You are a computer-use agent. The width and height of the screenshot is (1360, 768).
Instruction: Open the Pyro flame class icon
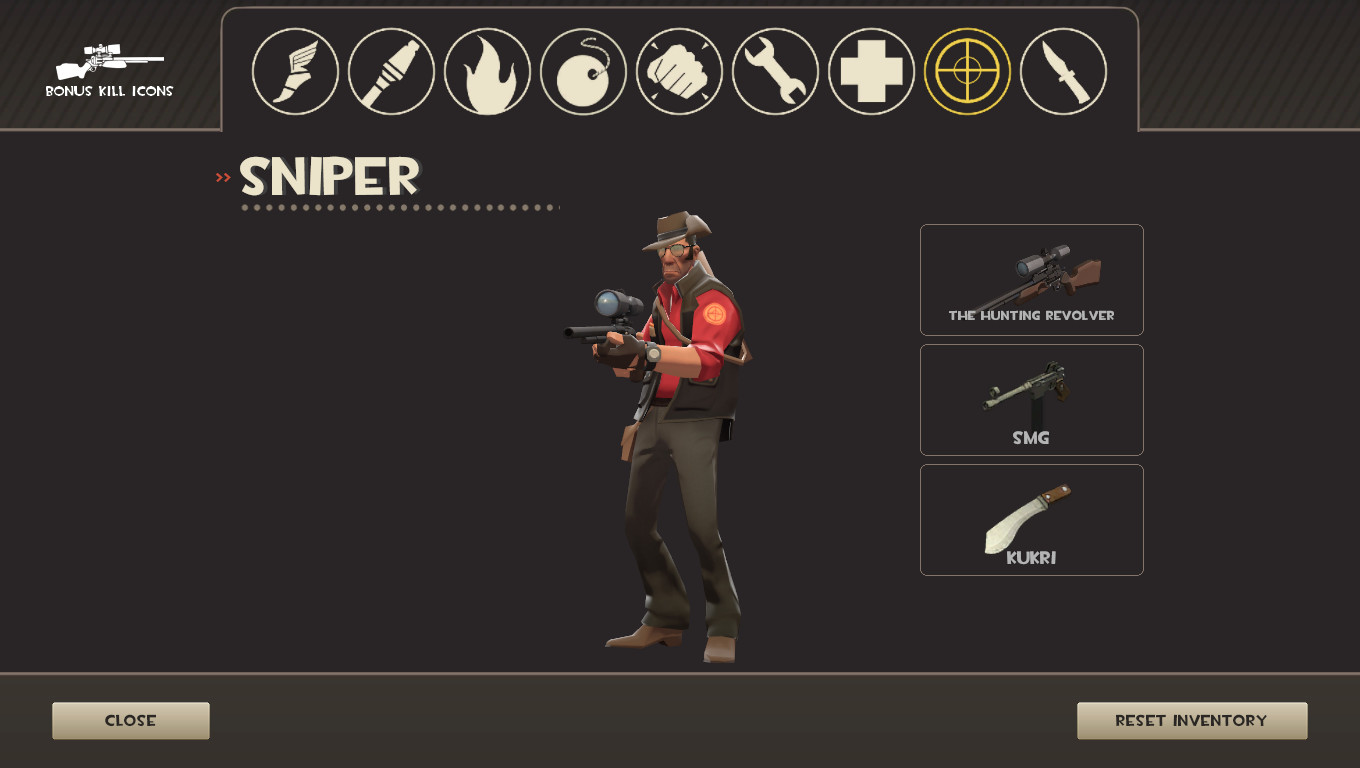point(487,71)
